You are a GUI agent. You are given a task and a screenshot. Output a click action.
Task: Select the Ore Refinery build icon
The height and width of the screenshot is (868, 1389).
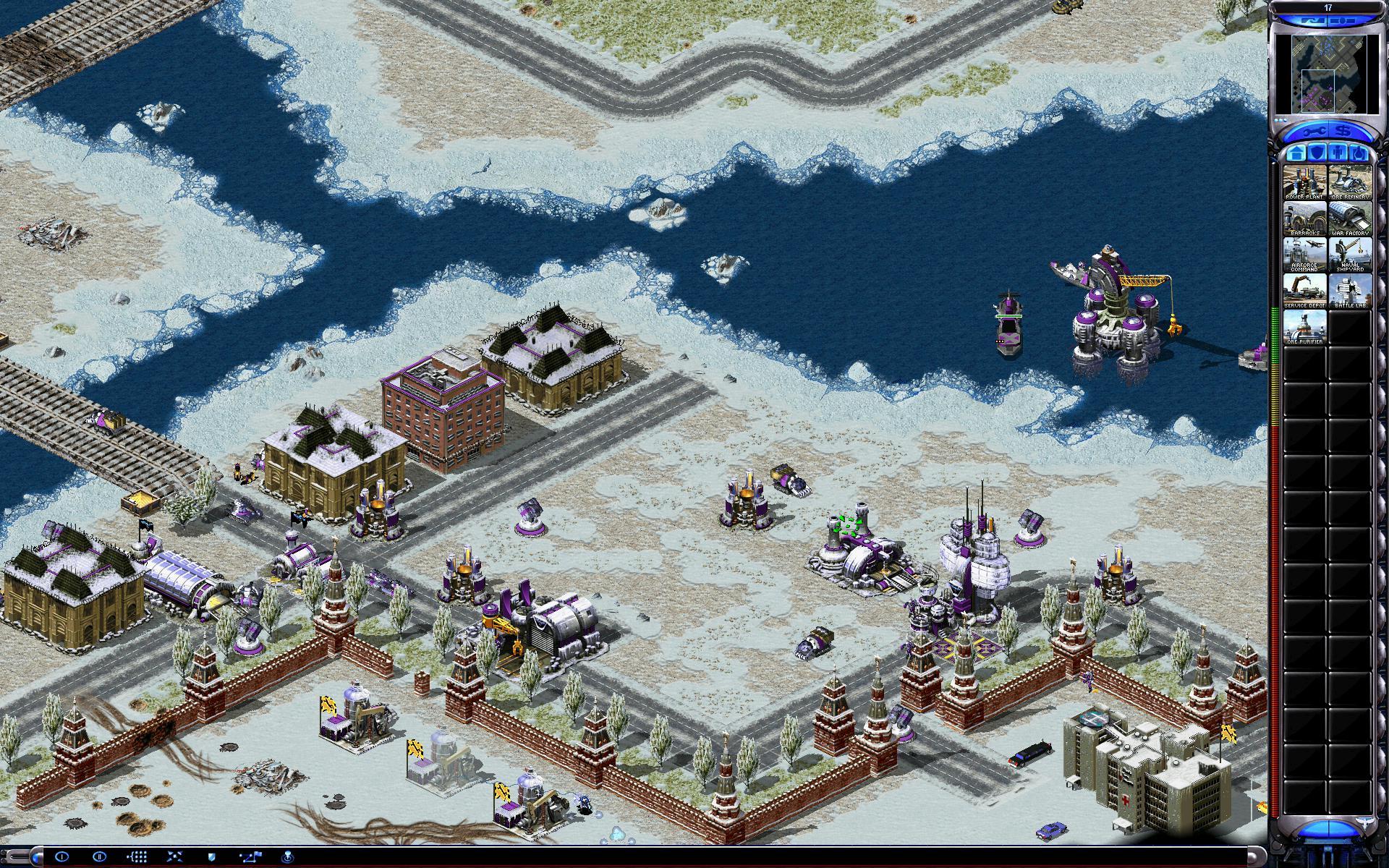point(1350,182)
